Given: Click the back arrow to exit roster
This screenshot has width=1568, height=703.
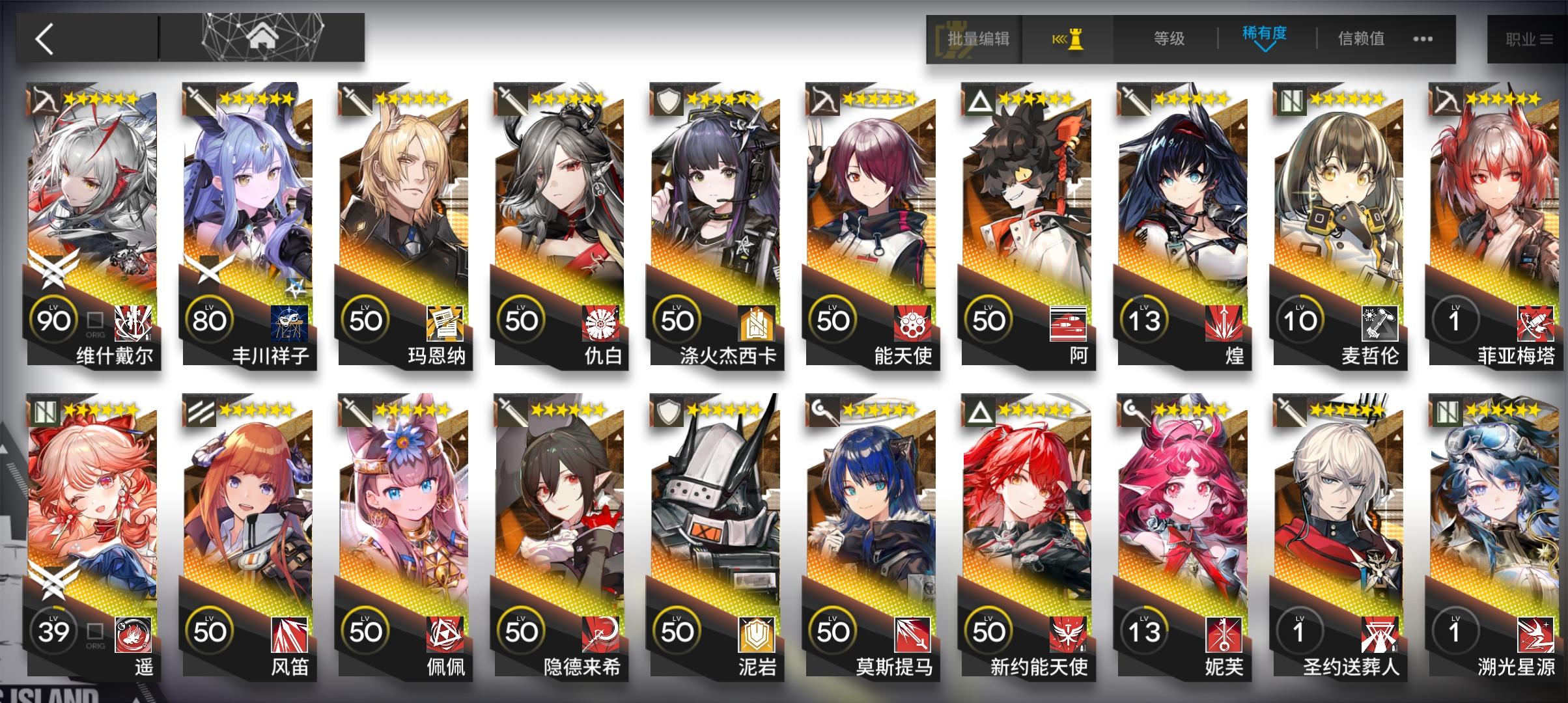Looking at the screenshot, I should pos(42,38).
